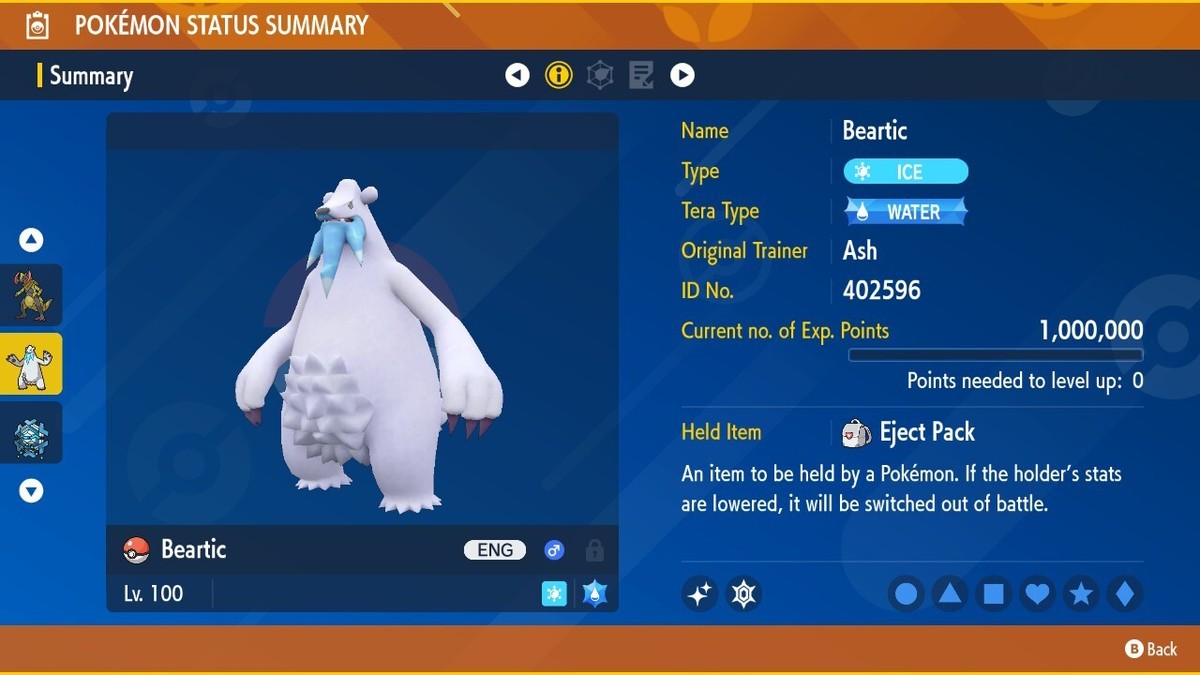Toggle the diamond marking
This screenshot has width=1200, height=675.
coord(1125,594)
